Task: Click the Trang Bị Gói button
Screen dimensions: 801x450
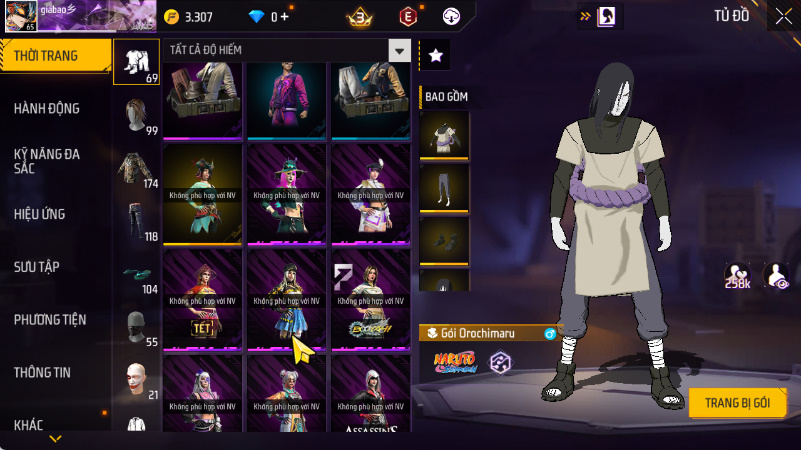Action: pos(737,402)
